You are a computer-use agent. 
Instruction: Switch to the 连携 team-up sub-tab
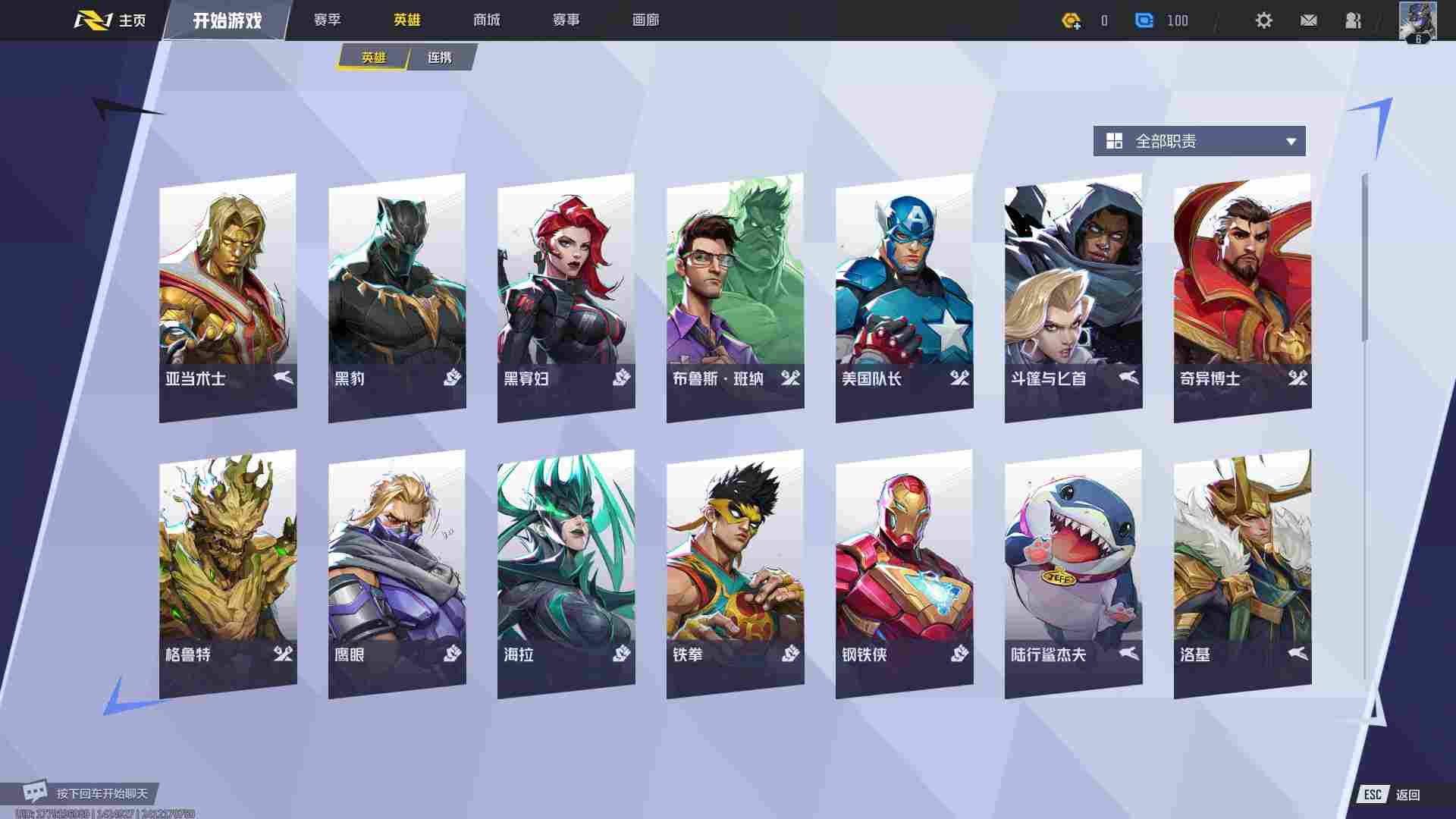click(x=440, y=58)
